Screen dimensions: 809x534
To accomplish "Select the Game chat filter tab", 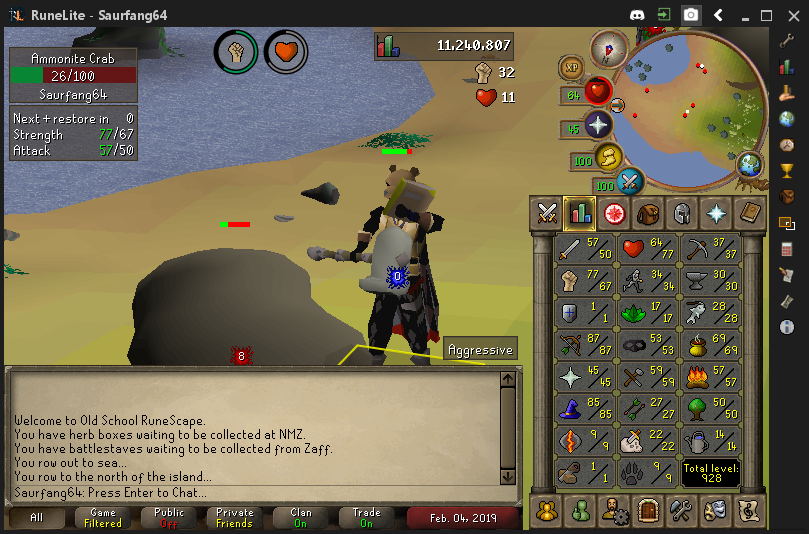I will 103,518.
